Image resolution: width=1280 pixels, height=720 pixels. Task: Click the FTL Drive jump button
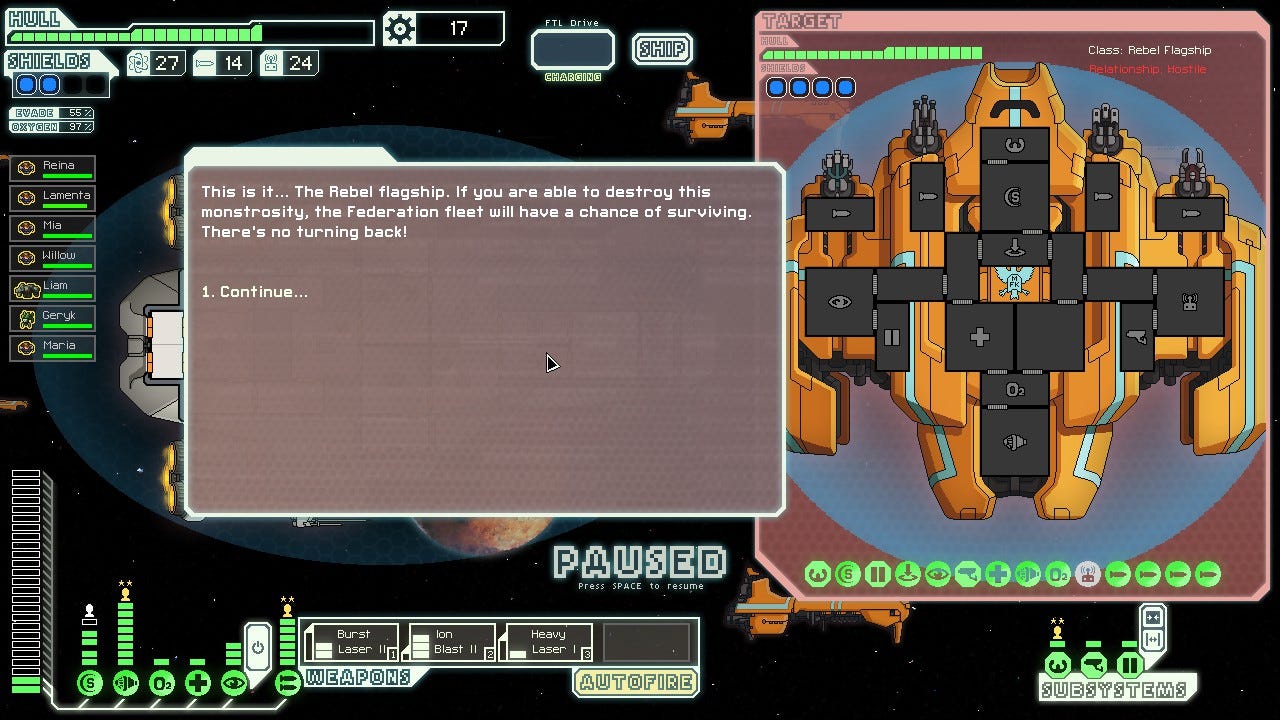pyautogui.click(x=572, y=50)
